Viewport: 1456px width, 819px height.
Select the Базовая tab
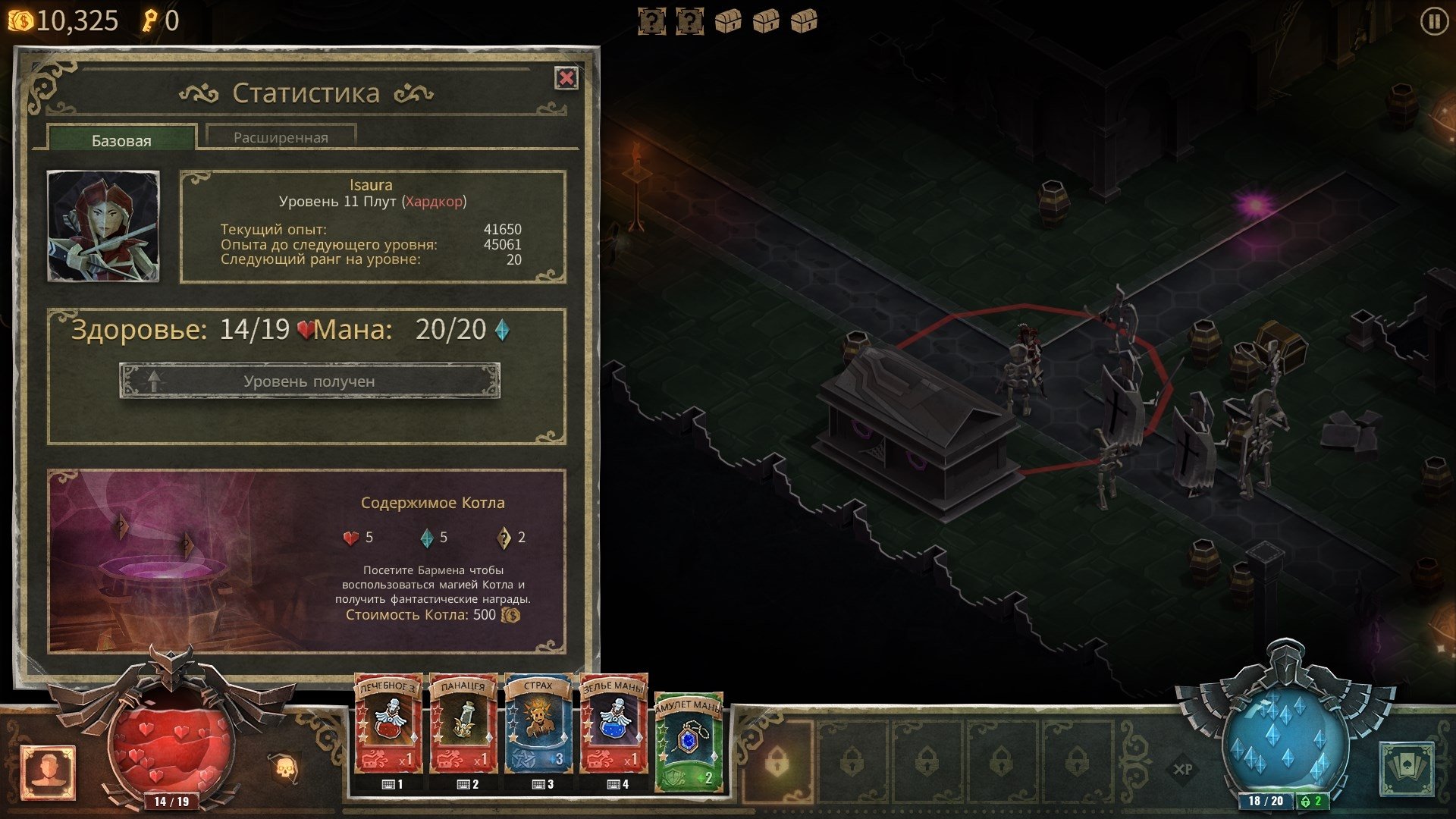[121, 140]
